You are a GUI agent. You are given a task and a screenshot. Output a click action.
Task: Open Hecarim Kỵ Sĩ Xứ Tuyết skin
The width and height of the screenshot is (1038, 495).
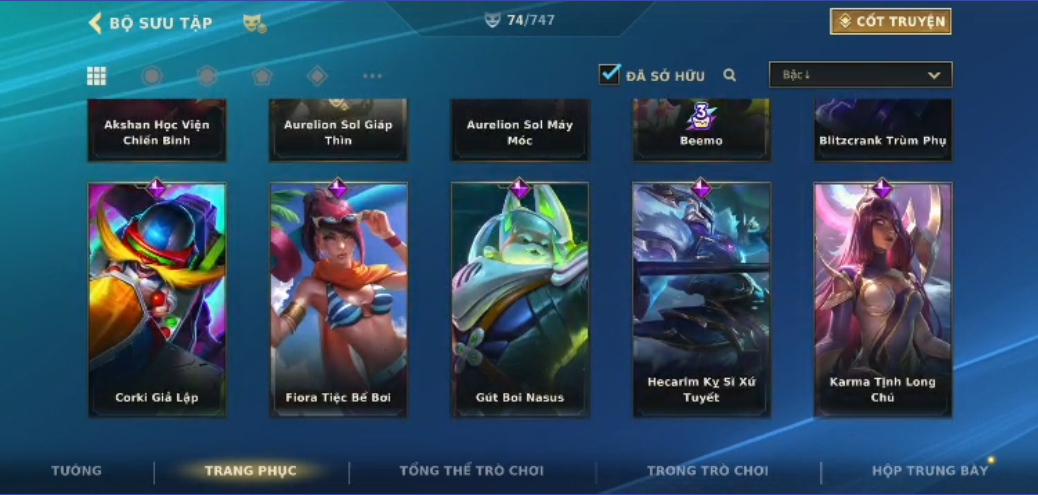coord(701,299)
